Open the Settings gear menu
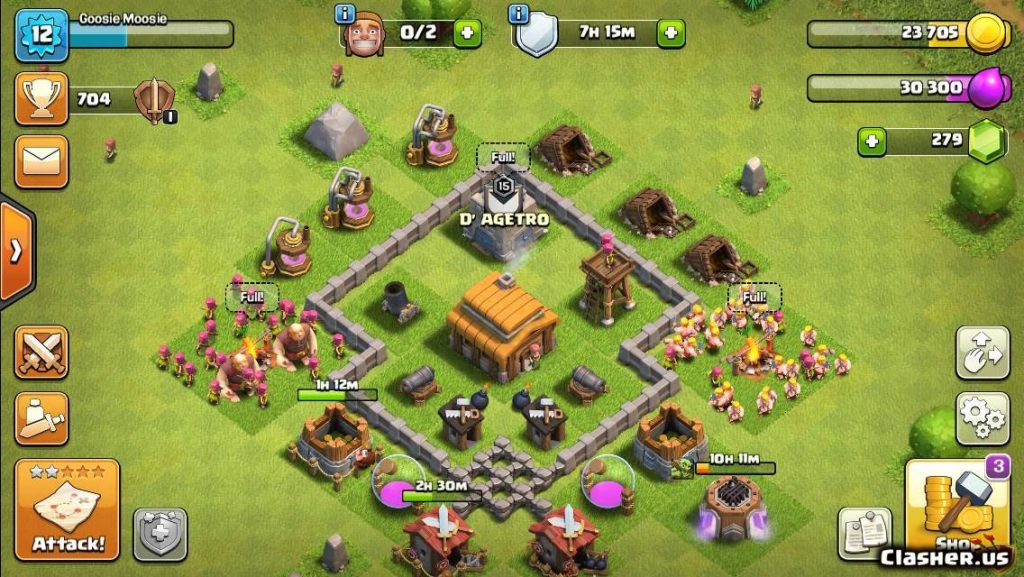Viewport: 1024px width, 577px height. [x=982, y=417]
